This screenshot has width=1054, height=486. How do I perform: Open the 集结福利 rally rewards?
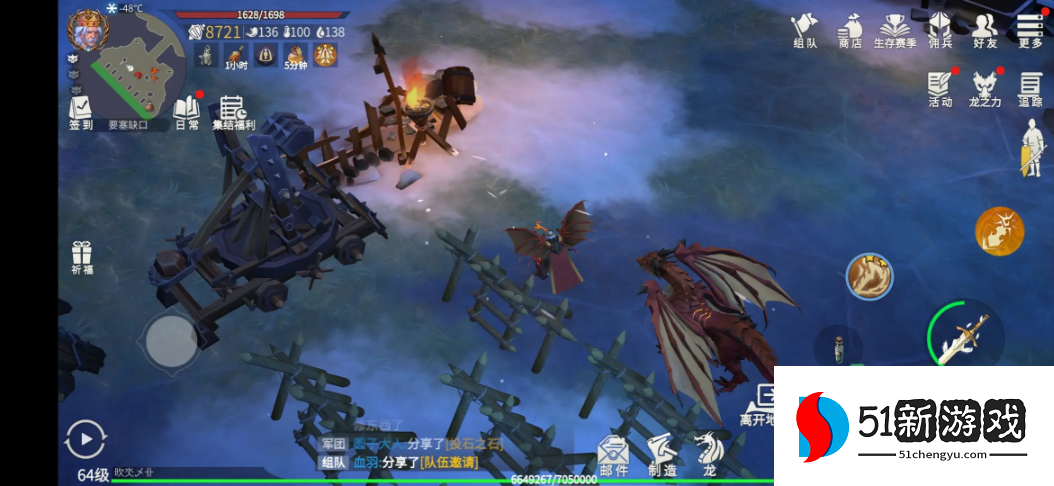click(233, 112)
